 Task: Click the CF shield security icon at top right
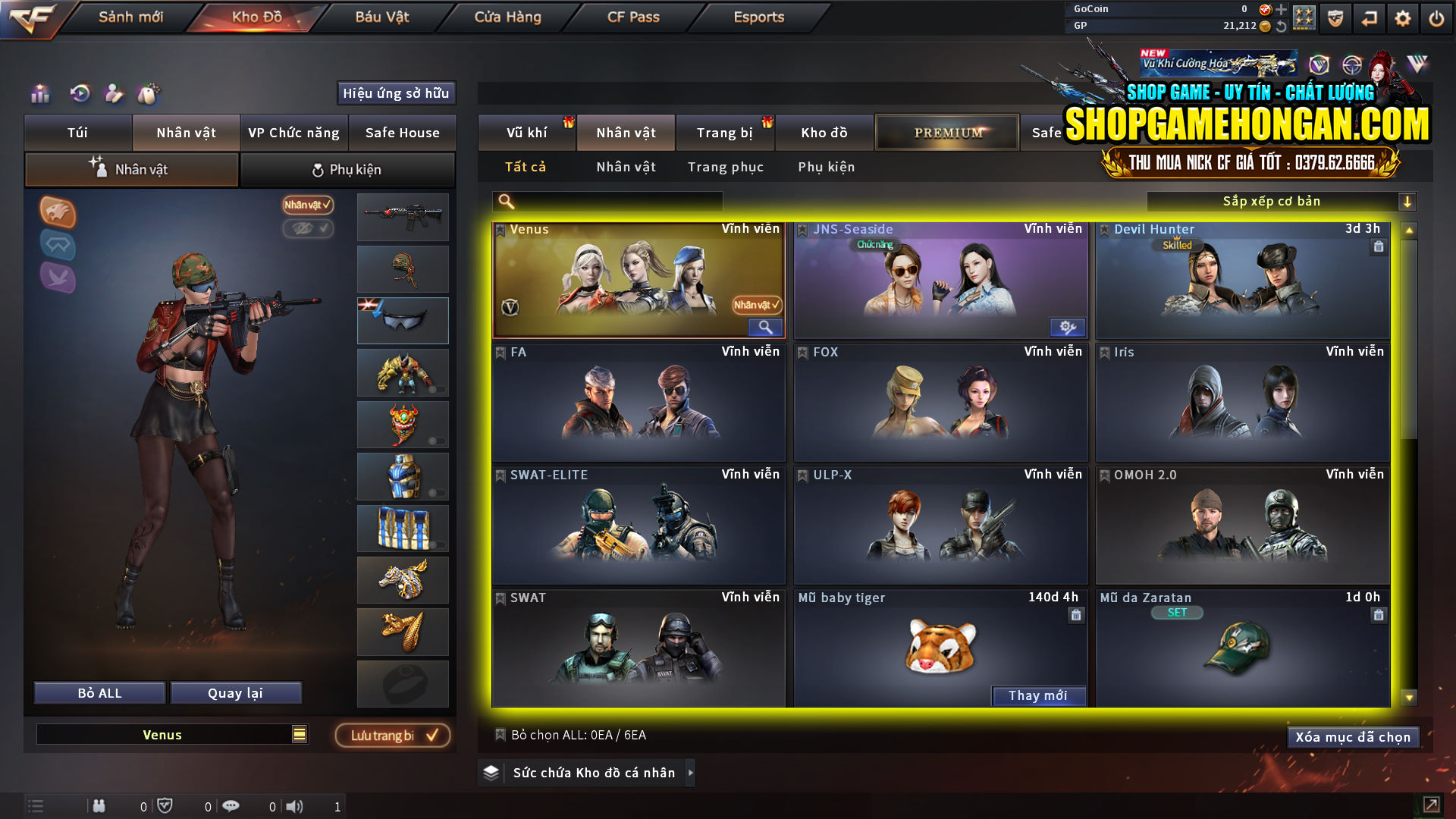click(x=1334, y=17)
